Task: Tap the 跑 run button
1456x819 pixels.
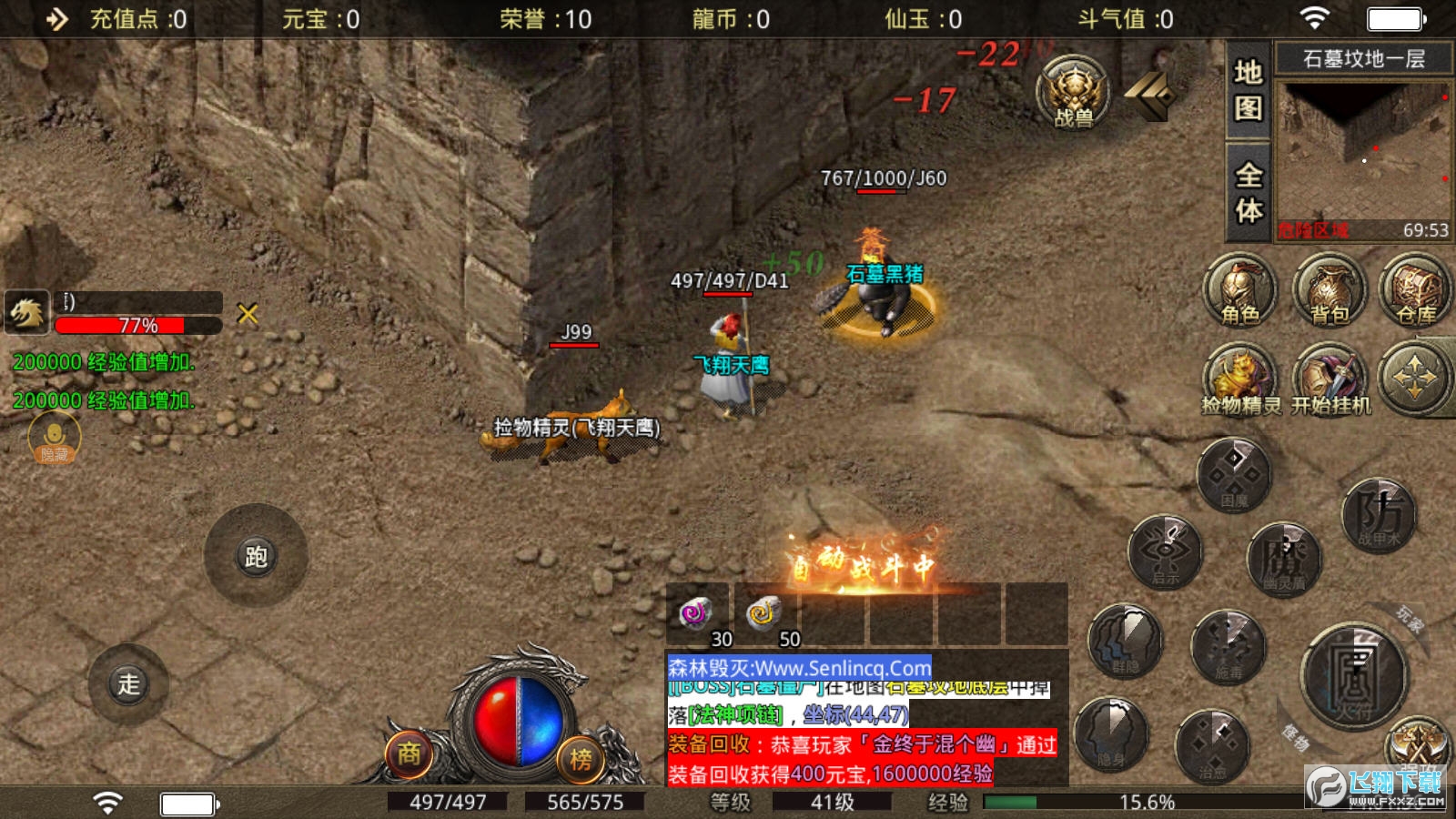Action: point(256,556)
